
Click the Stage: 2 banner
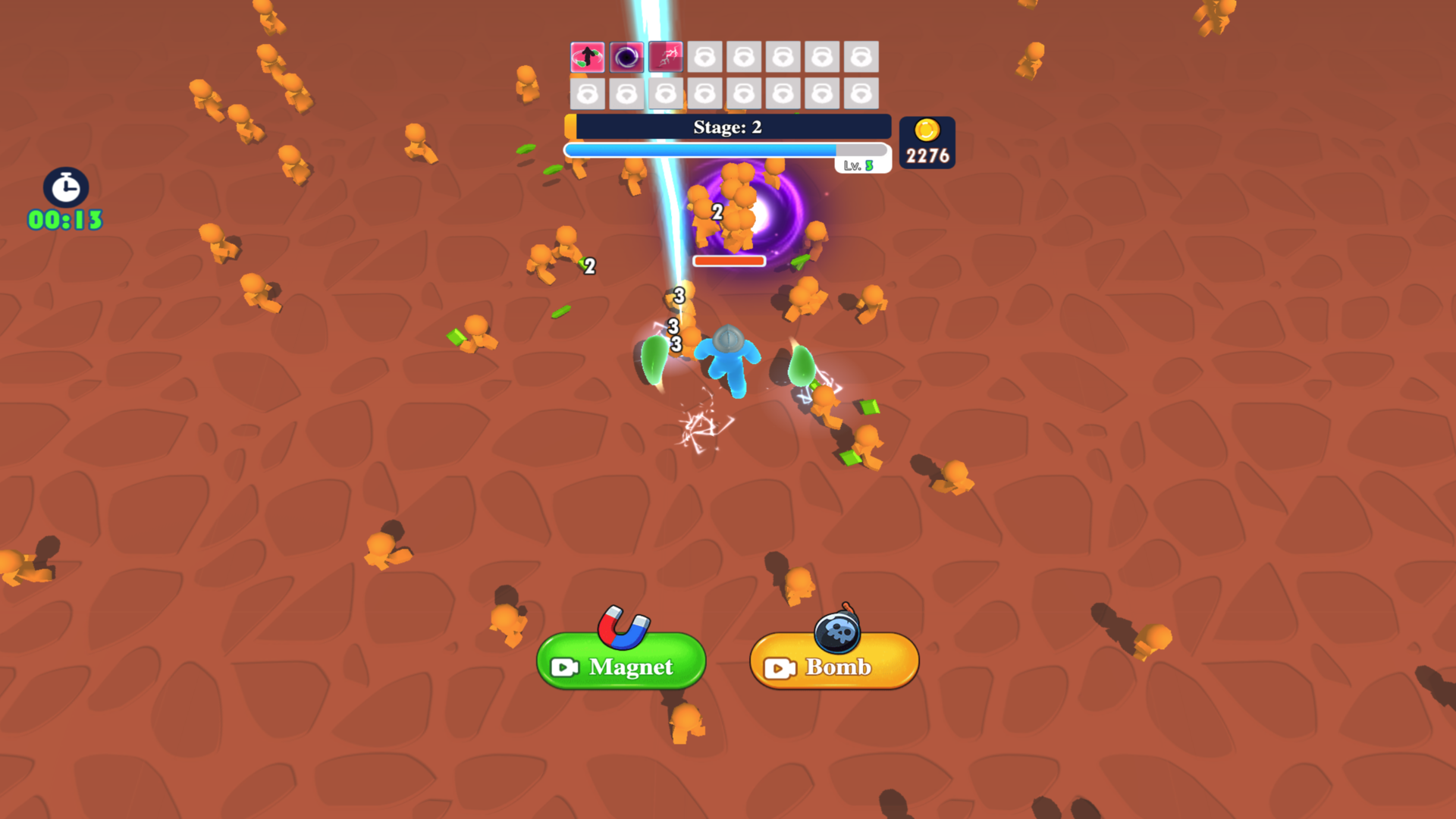[x=728, y=127]
